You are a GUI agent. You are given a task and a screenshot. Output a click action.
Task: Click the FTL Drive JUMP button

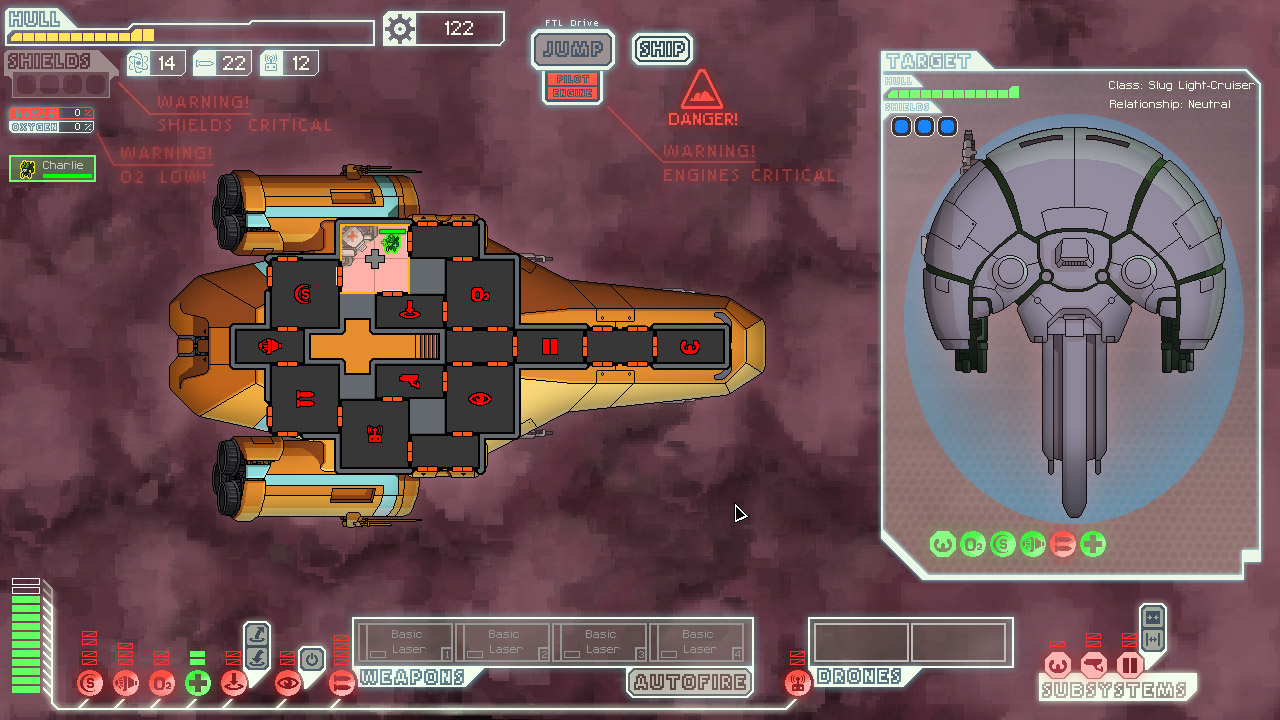point(572,48)
